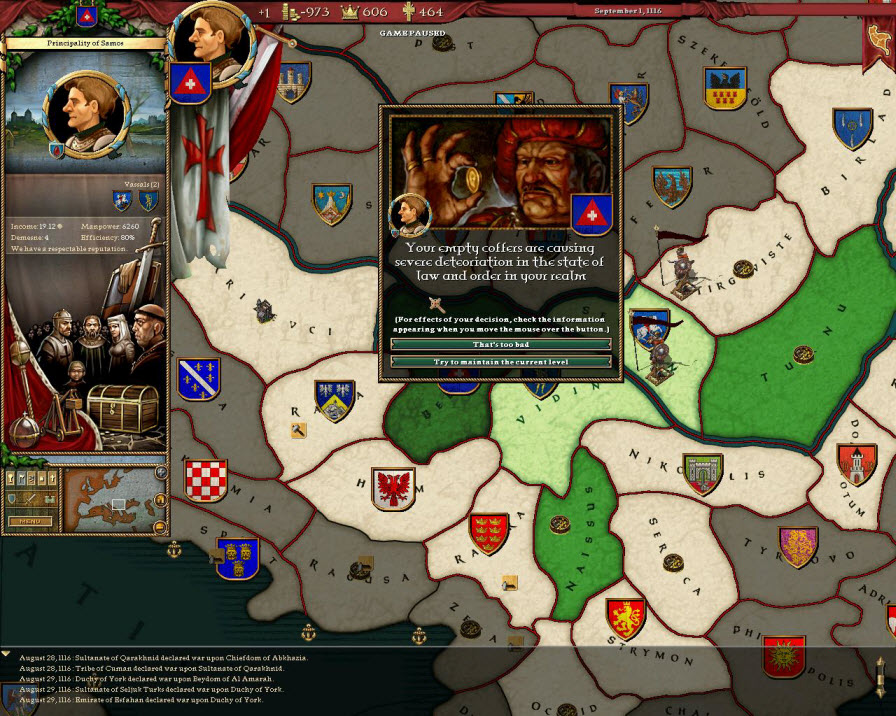896x716 pixels.
Task: Click the red pennant in the top-right corner
Action: coord(877,37)
